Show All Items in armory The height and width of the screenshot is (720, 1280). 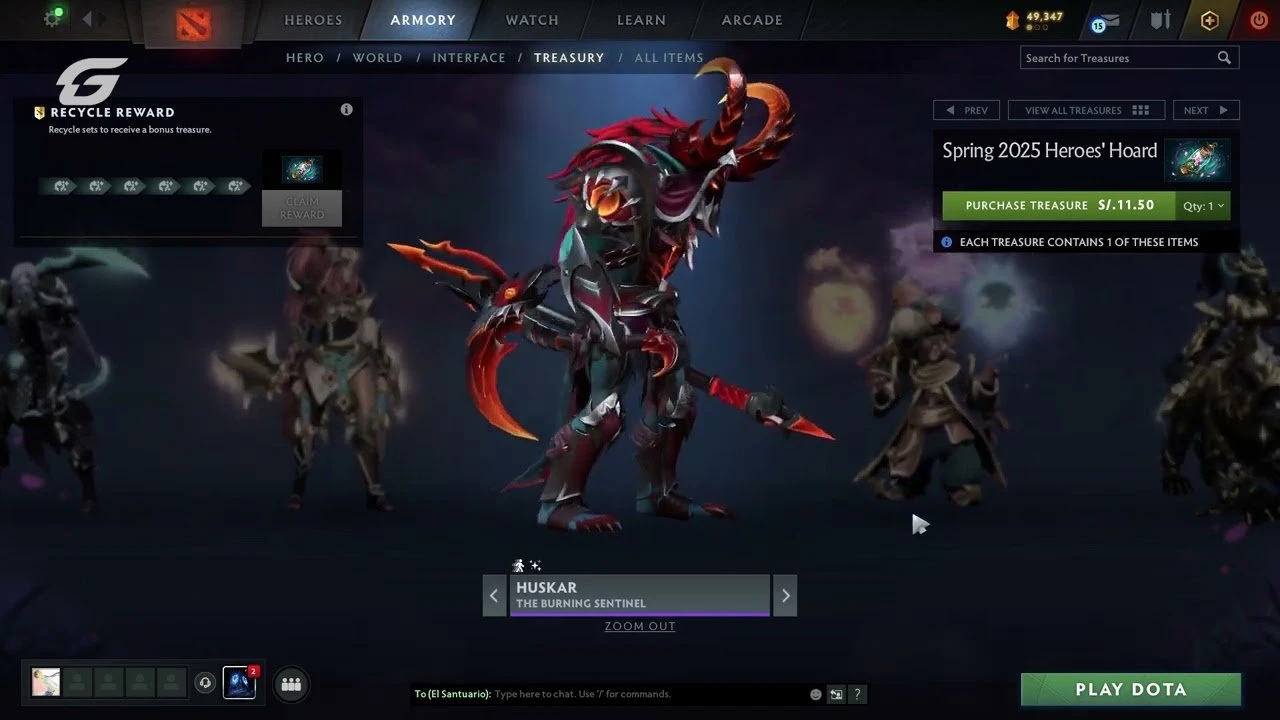click(669, 58)
